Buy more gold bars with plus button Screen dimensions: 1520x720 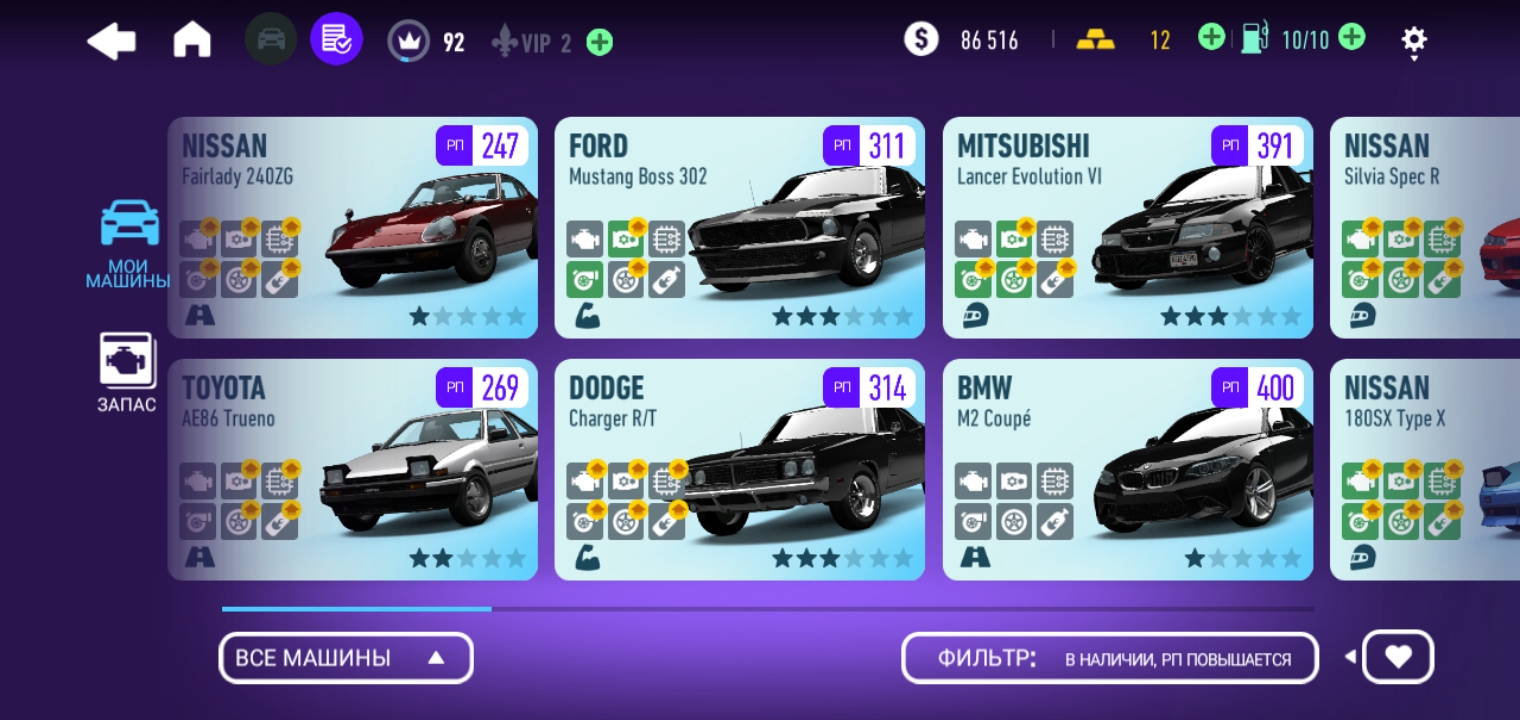click(1210, 39)
